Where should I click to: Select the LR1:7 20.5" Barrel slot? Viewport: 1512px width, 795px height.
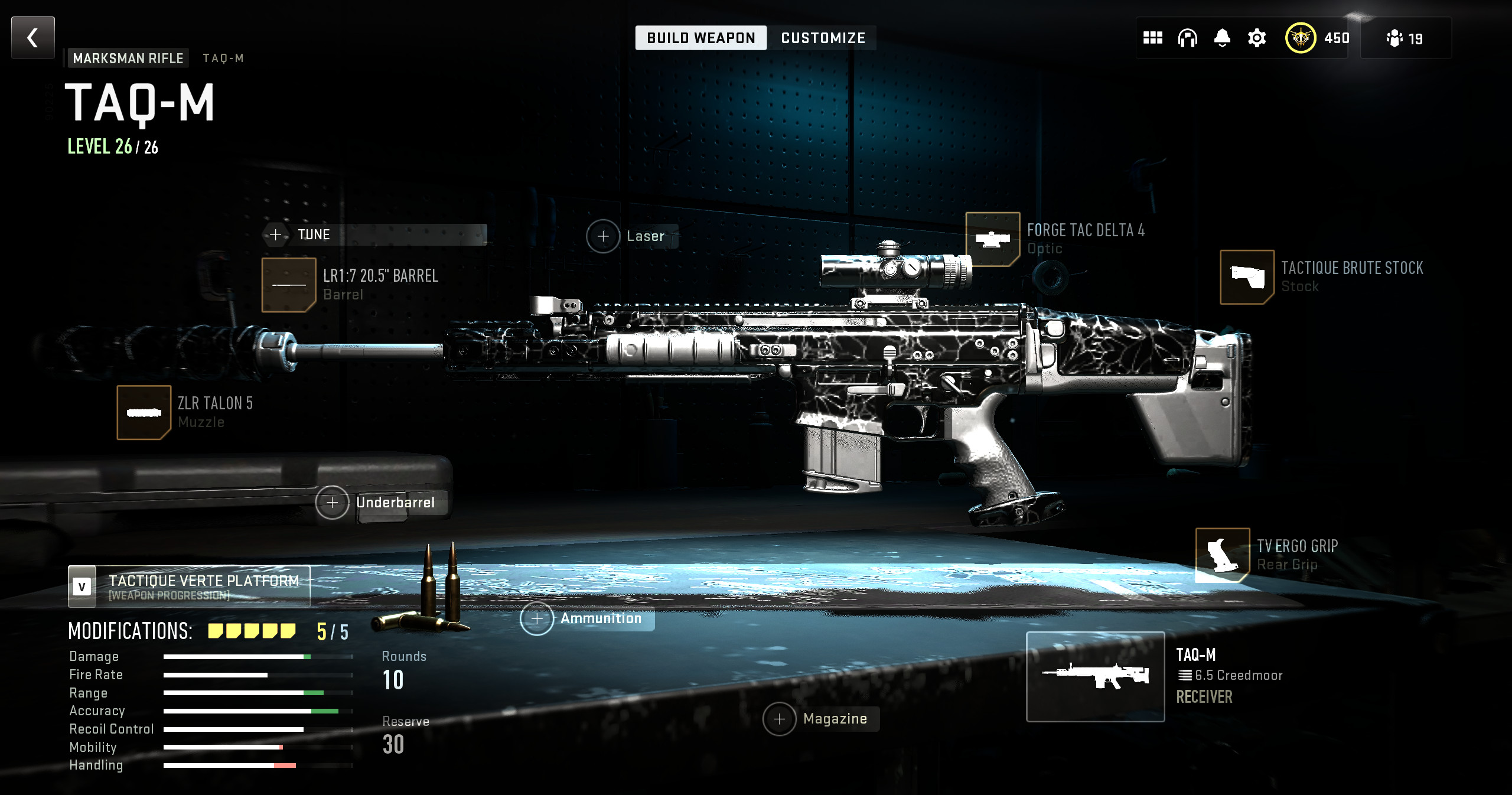coord(289,285)
